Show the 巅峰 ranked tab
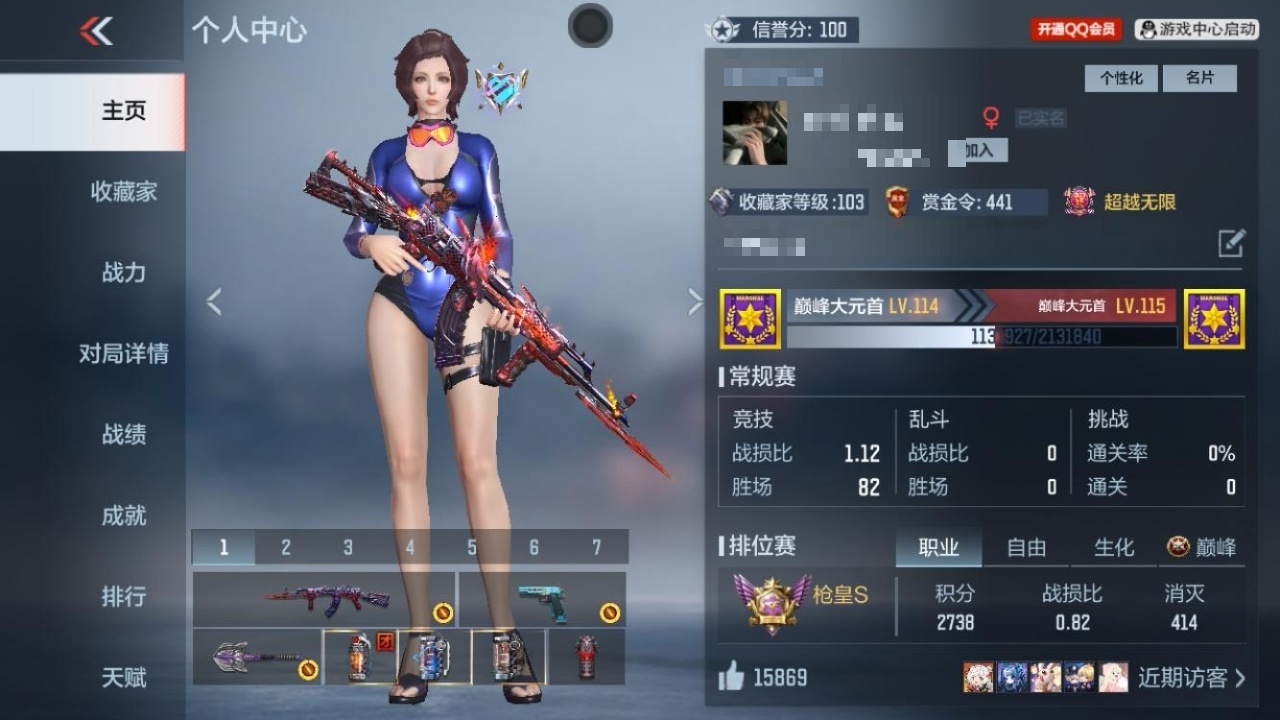The image size is (1280, 720). 1202,547
